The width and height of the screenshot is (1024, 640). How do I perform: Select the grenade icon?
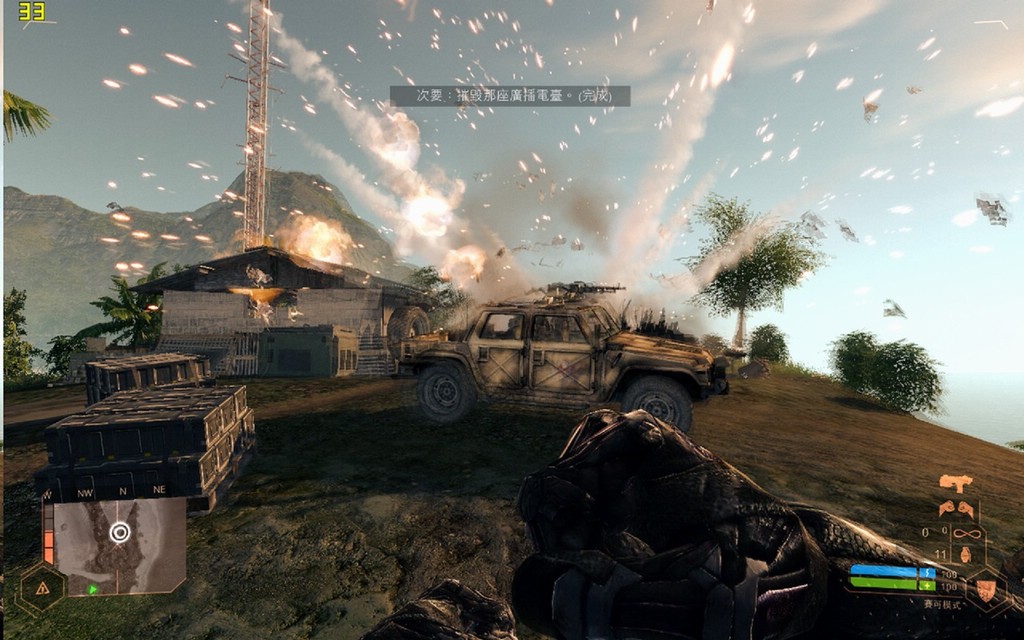[x=967, y=553]
